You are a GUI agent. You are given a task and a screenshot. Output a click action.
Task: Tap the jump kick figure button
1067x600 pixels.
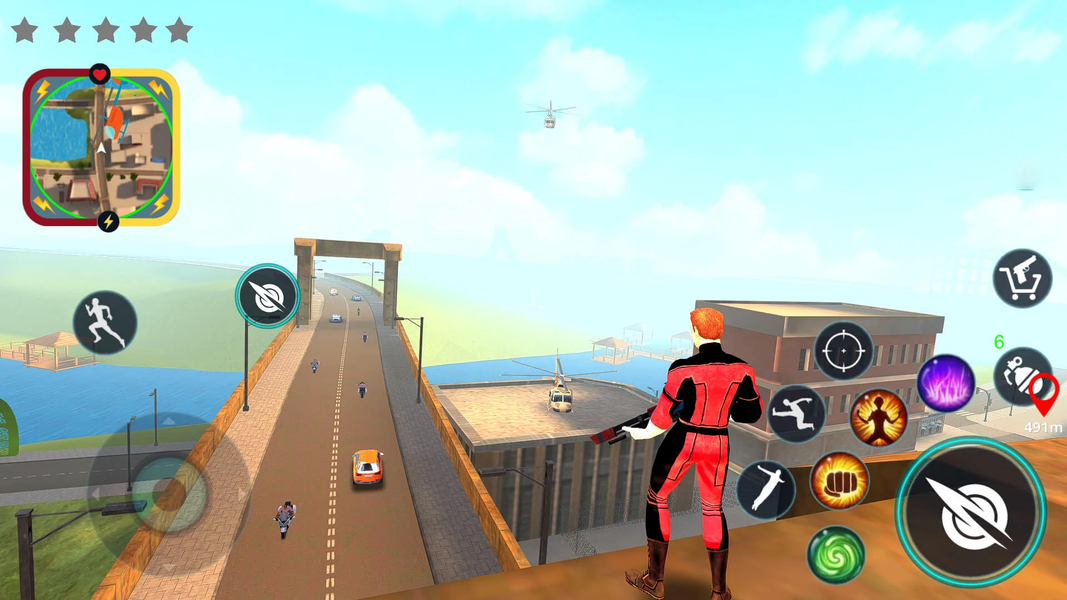click(796, 414)
